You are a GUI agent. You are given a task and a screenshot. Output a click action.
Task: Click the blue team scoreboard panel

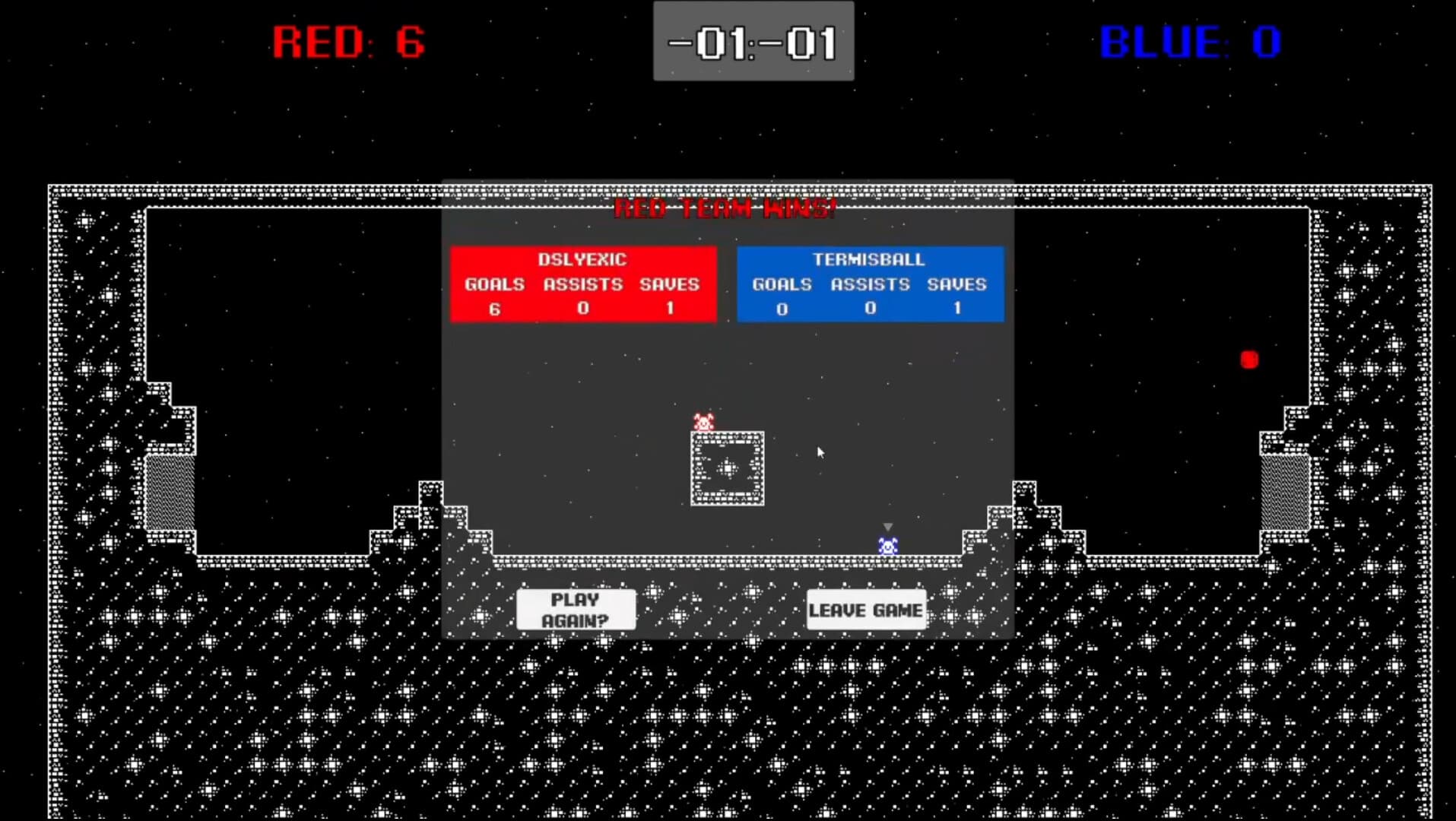coord(870,284)
